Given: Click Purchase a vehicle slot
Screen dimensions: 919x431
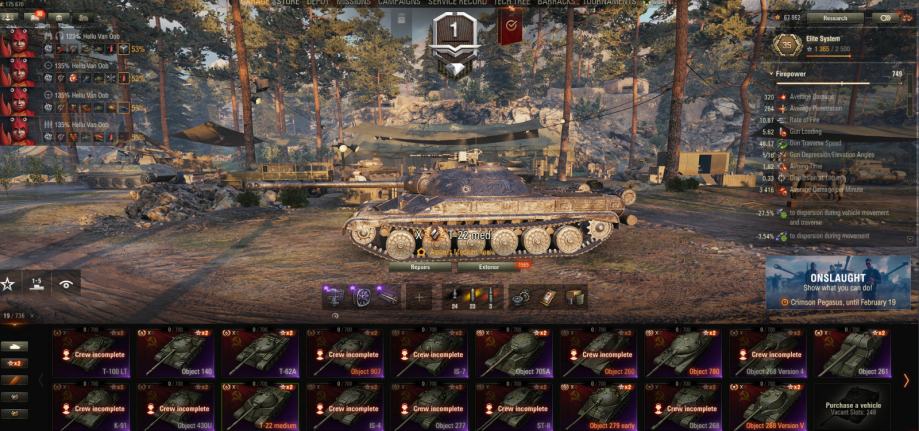Looking at the screenshot, I should (856, 406).
